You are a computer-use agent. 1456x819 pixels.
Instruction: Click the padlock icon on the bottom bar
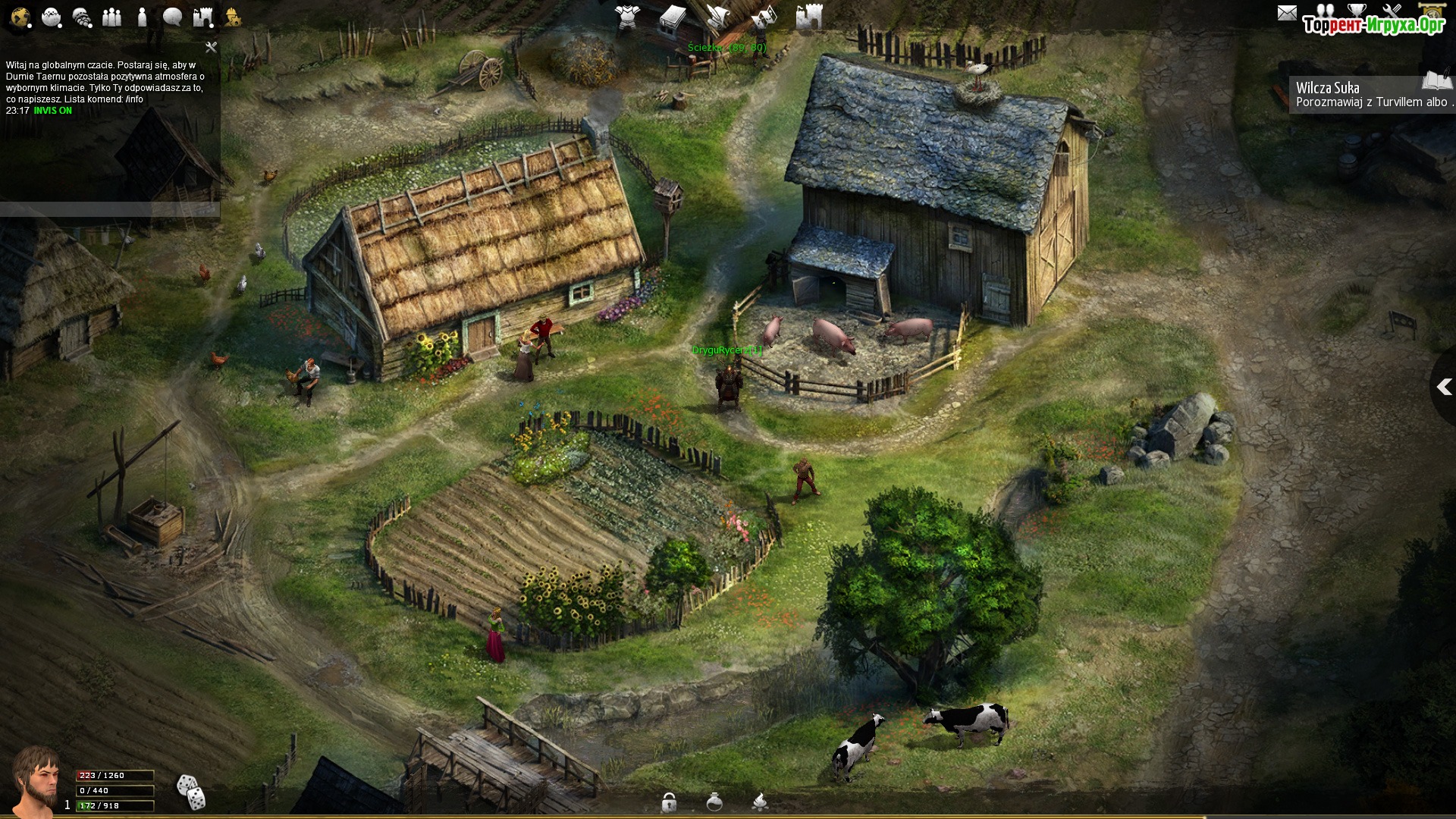[x=669, y=802]
